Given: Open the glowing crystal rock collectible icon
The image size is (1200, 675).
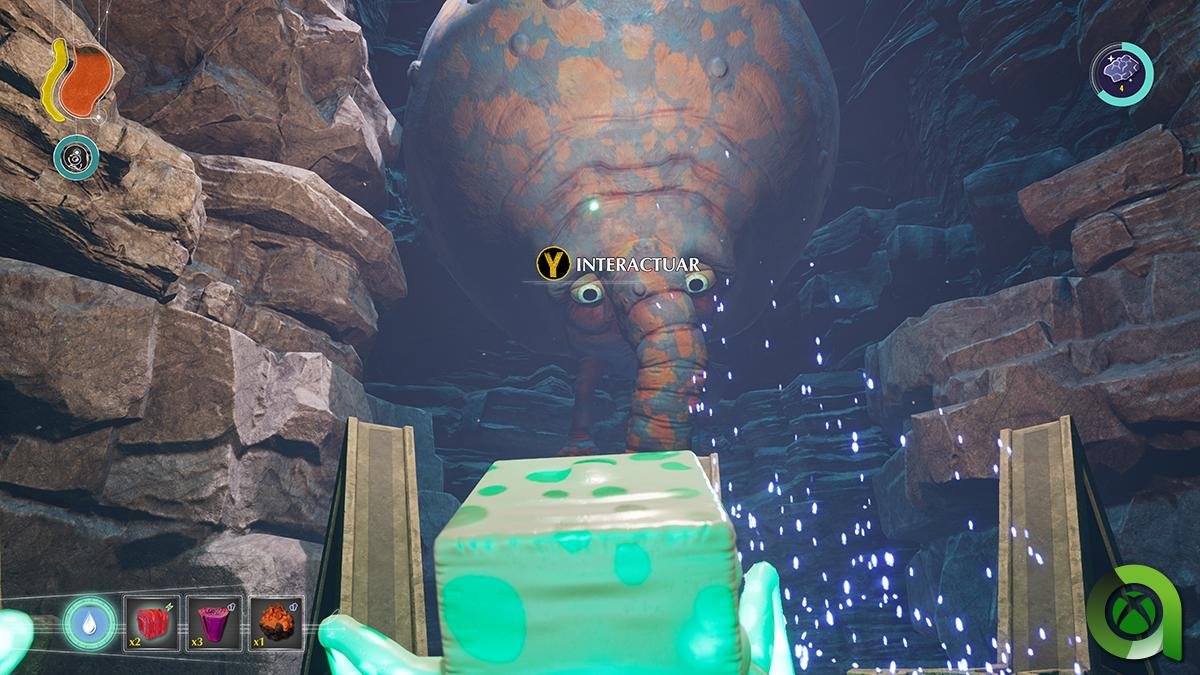Looking at the screenshot, I should coord(1121,72).
